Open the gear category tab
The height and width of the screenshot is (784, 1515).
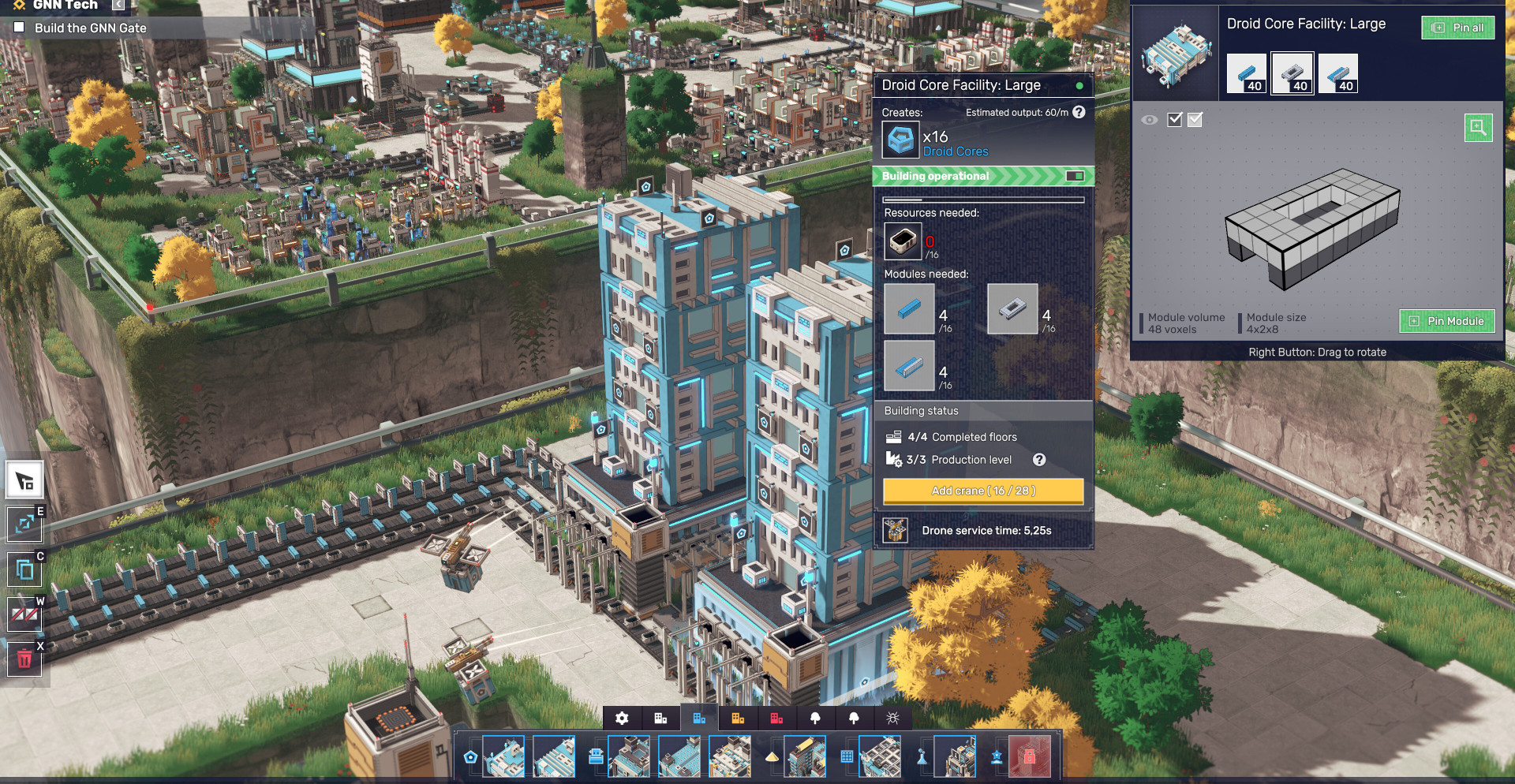[x=622, y=718]
